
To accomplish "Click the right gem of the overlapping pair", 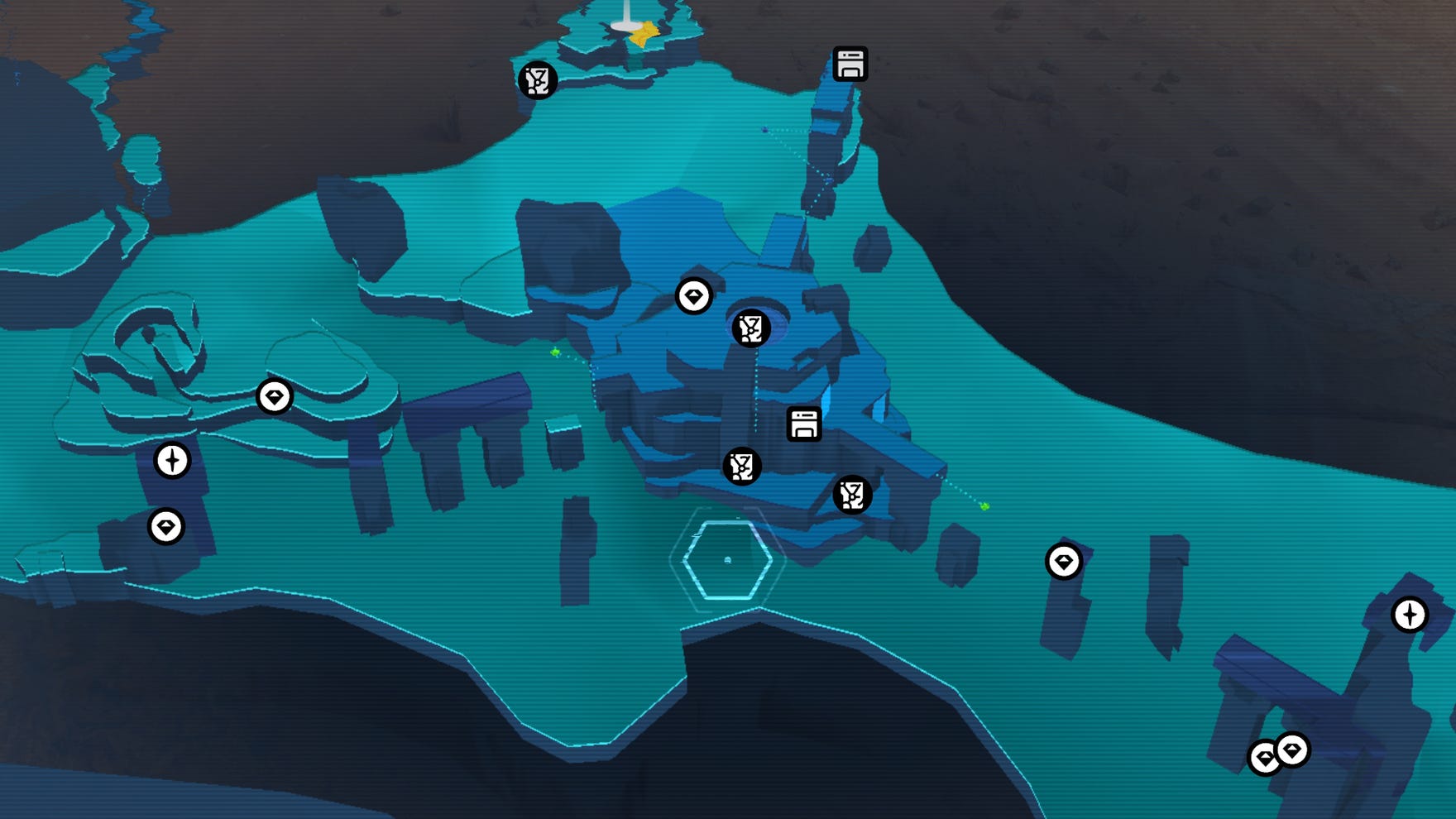I will pyautogui.click(x=1292, y=751).
